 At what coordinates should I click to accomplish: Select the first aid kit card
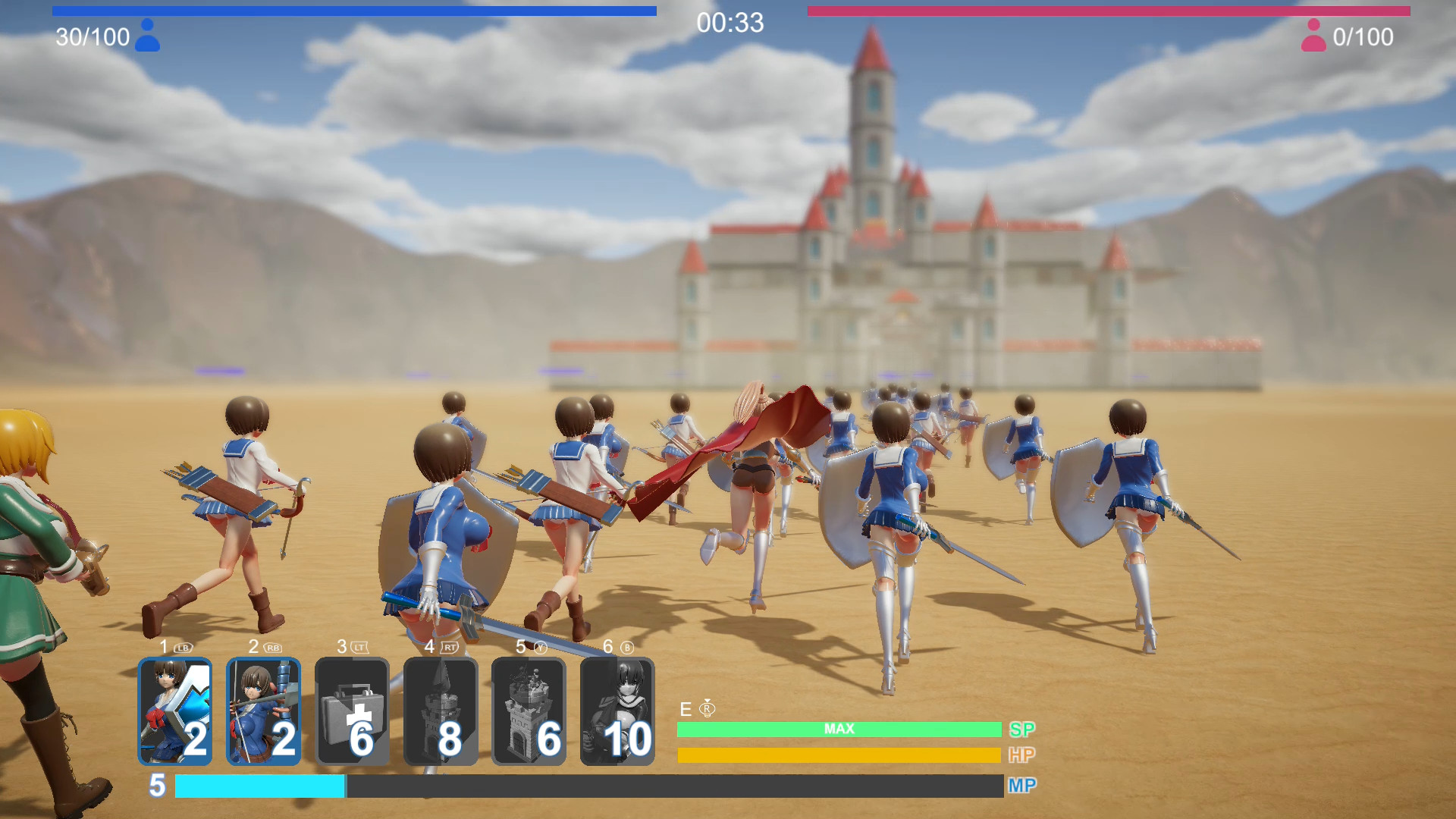pyautogui.click(x=353, y=709)
